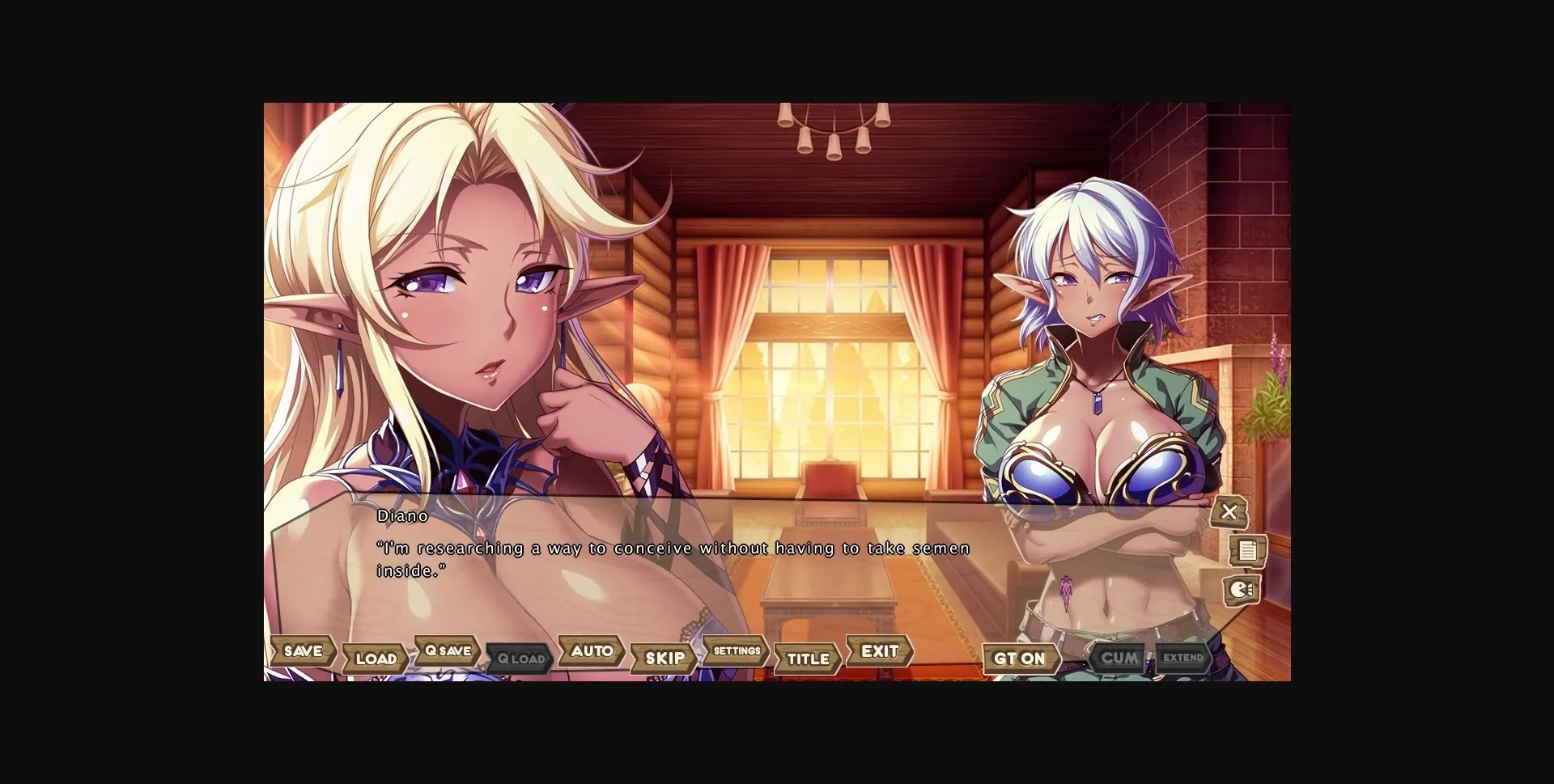Click the Diano name label
This screenshot has height=784, width=1554.
[x=402, y=515]
